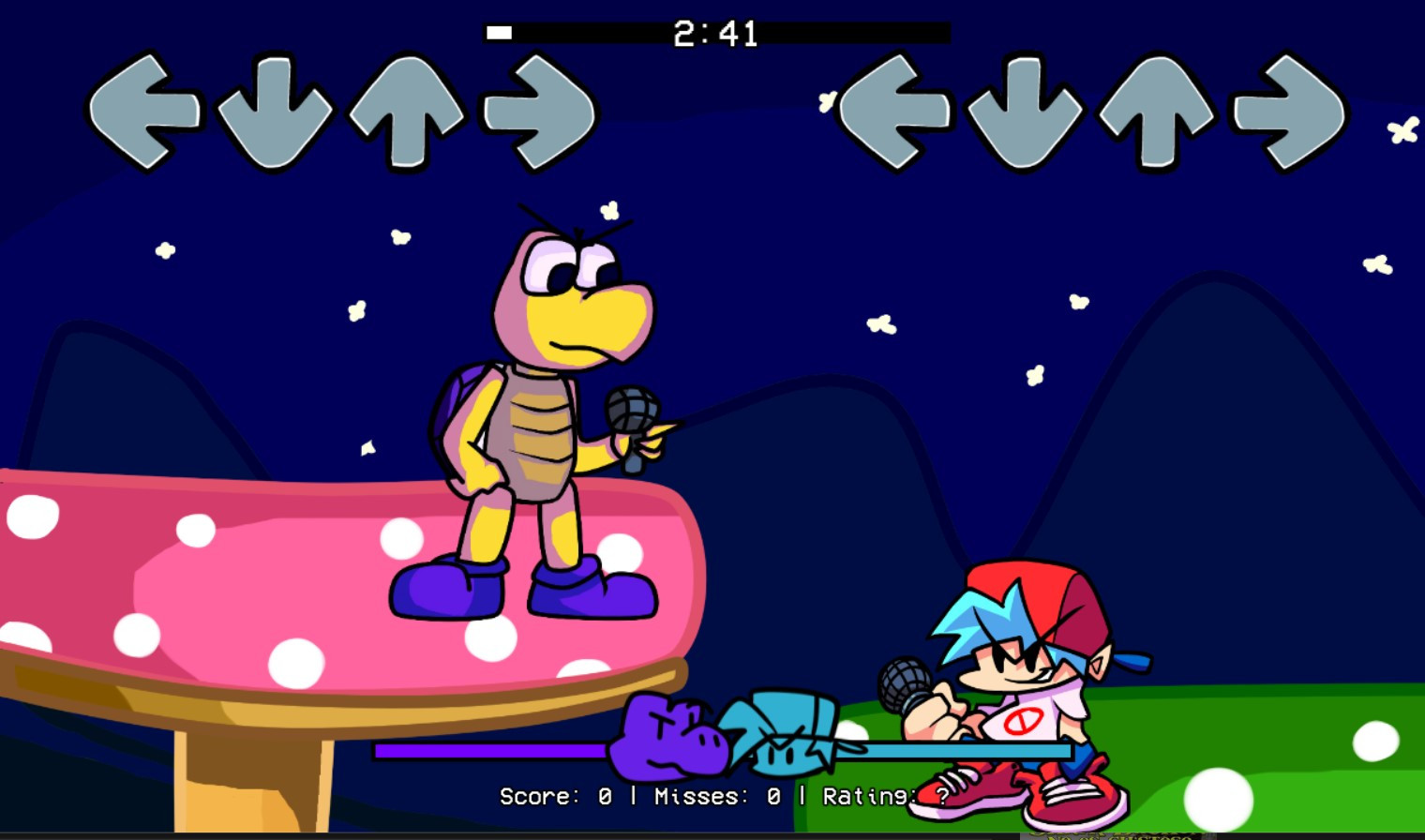Screen dimensions: 1425x840
Task: Click the song progress marker on the time bar
Action: pos(500,32)
